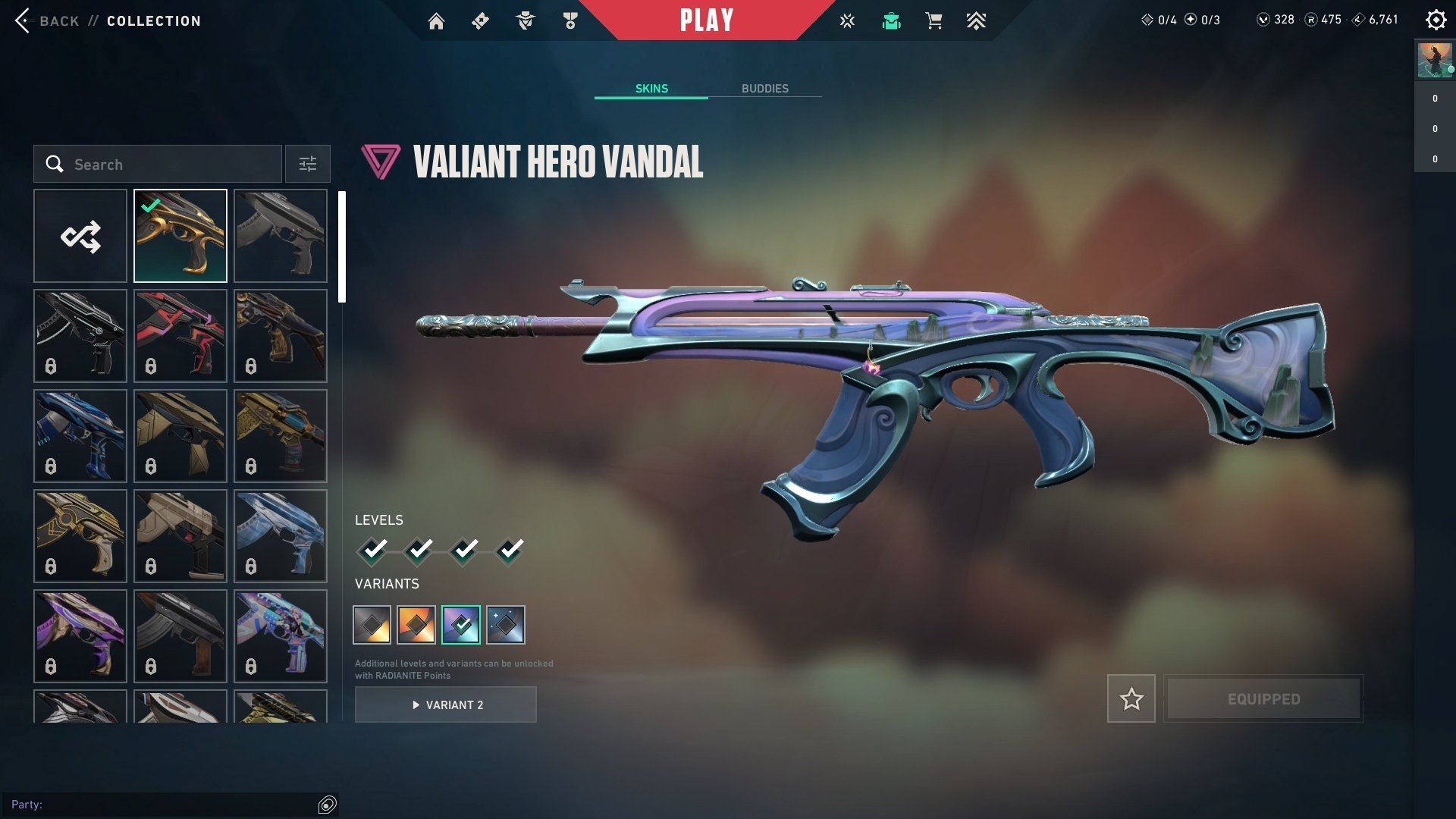The height and width of the screenshot is (819, 1456).
Task: Open the store shopping cart icon
Action: 934,21
